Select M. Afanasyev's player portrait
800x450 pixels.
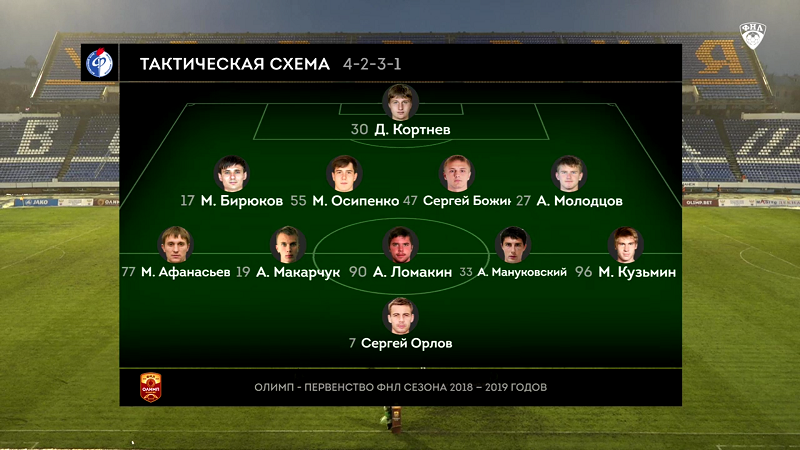[x=176, y=244]
